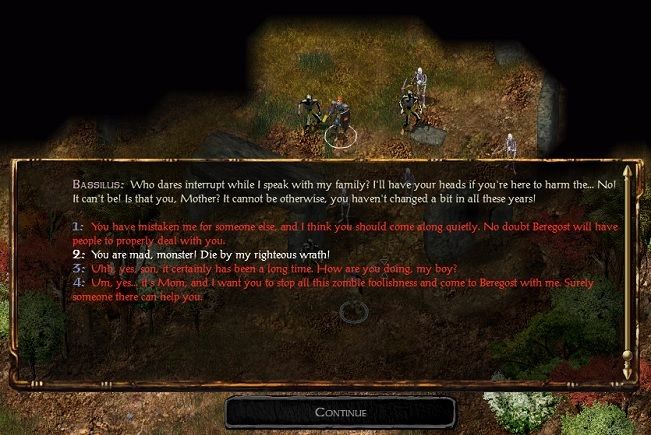The image size is (651, 435).
Task: Click the Continue button
Action: [340, 412]
